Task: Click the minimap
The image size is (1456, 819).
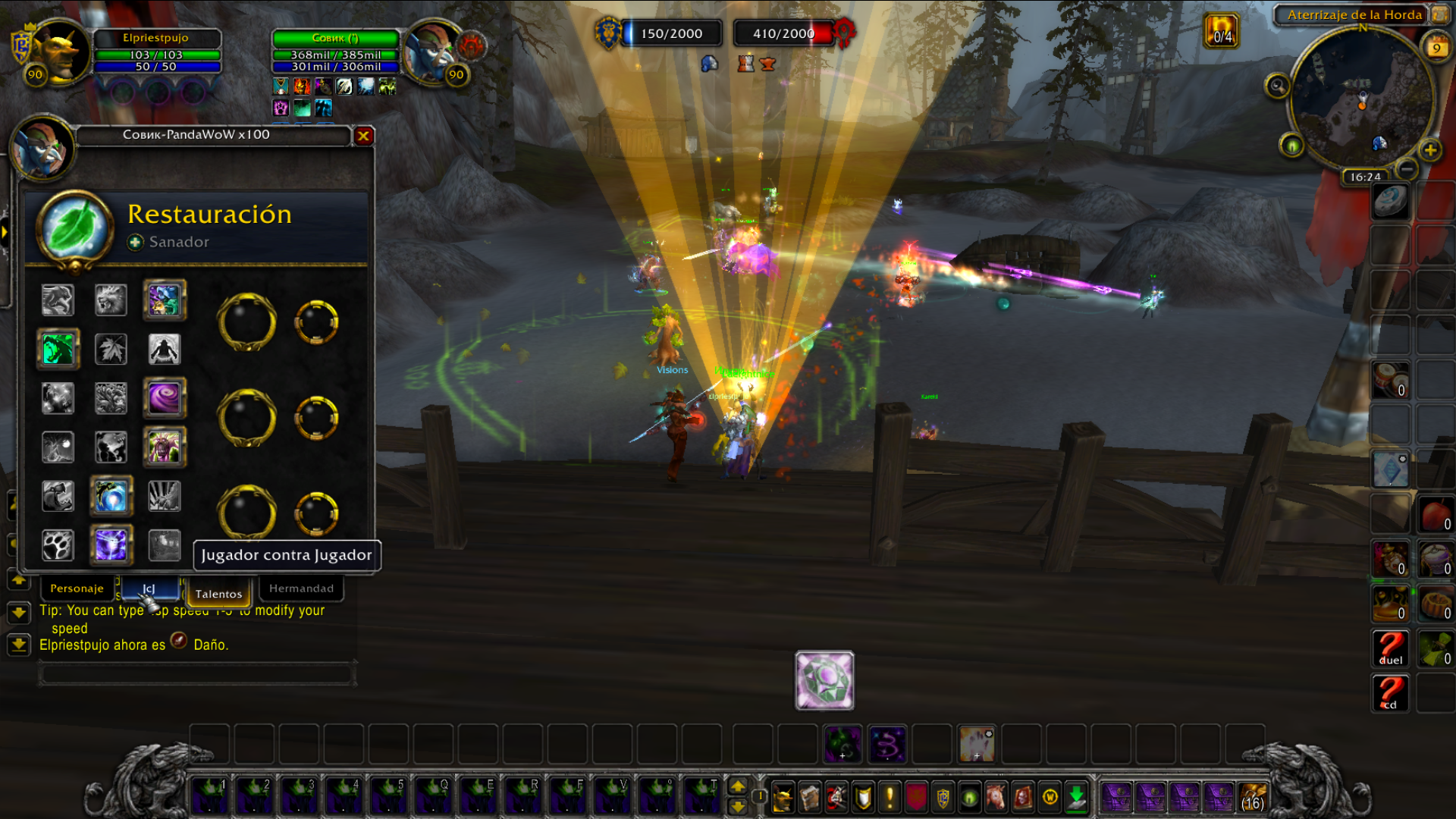Action: coord(1361,99)
